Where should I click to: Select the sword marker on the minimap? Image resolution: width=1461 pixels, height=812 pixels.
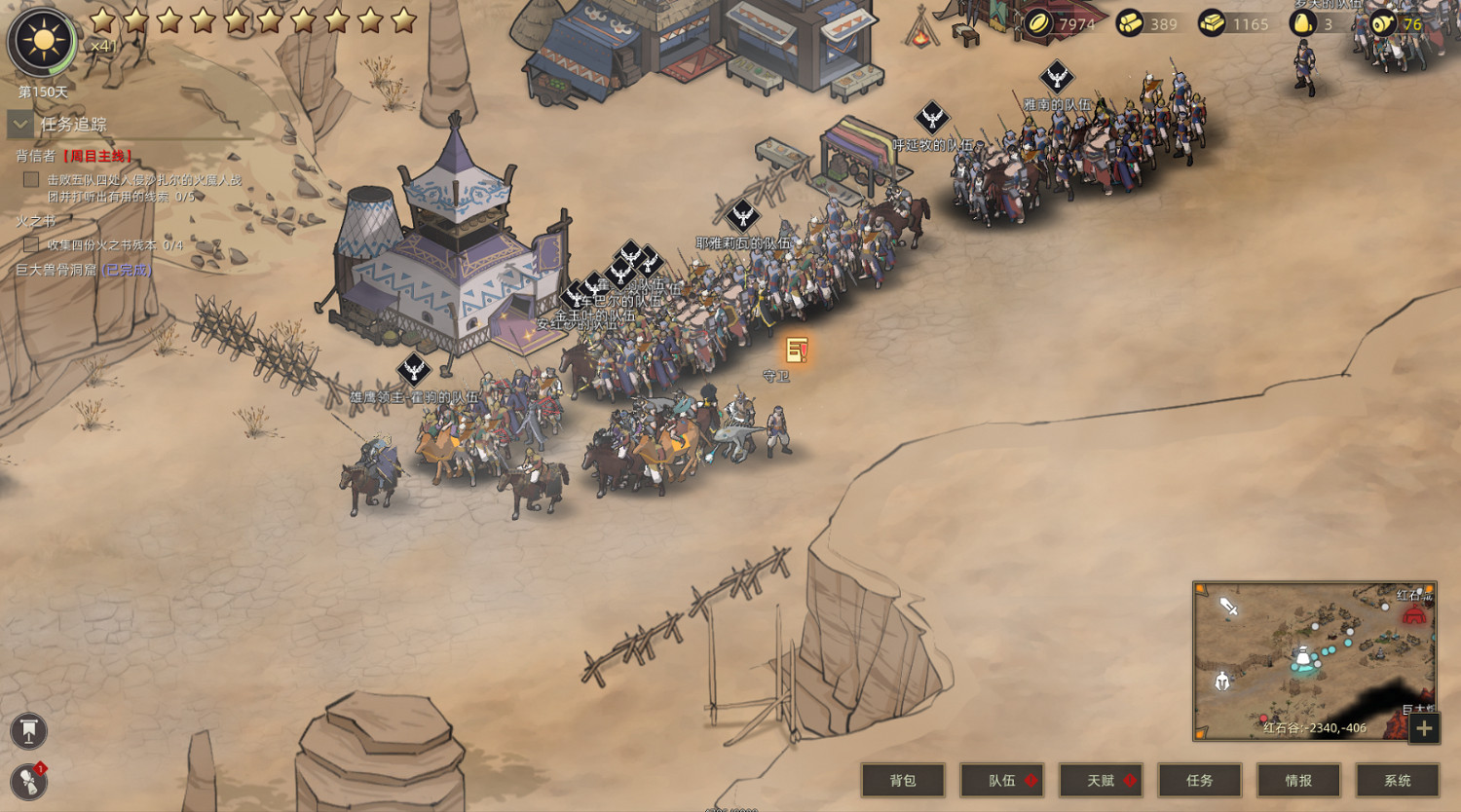1229,608
